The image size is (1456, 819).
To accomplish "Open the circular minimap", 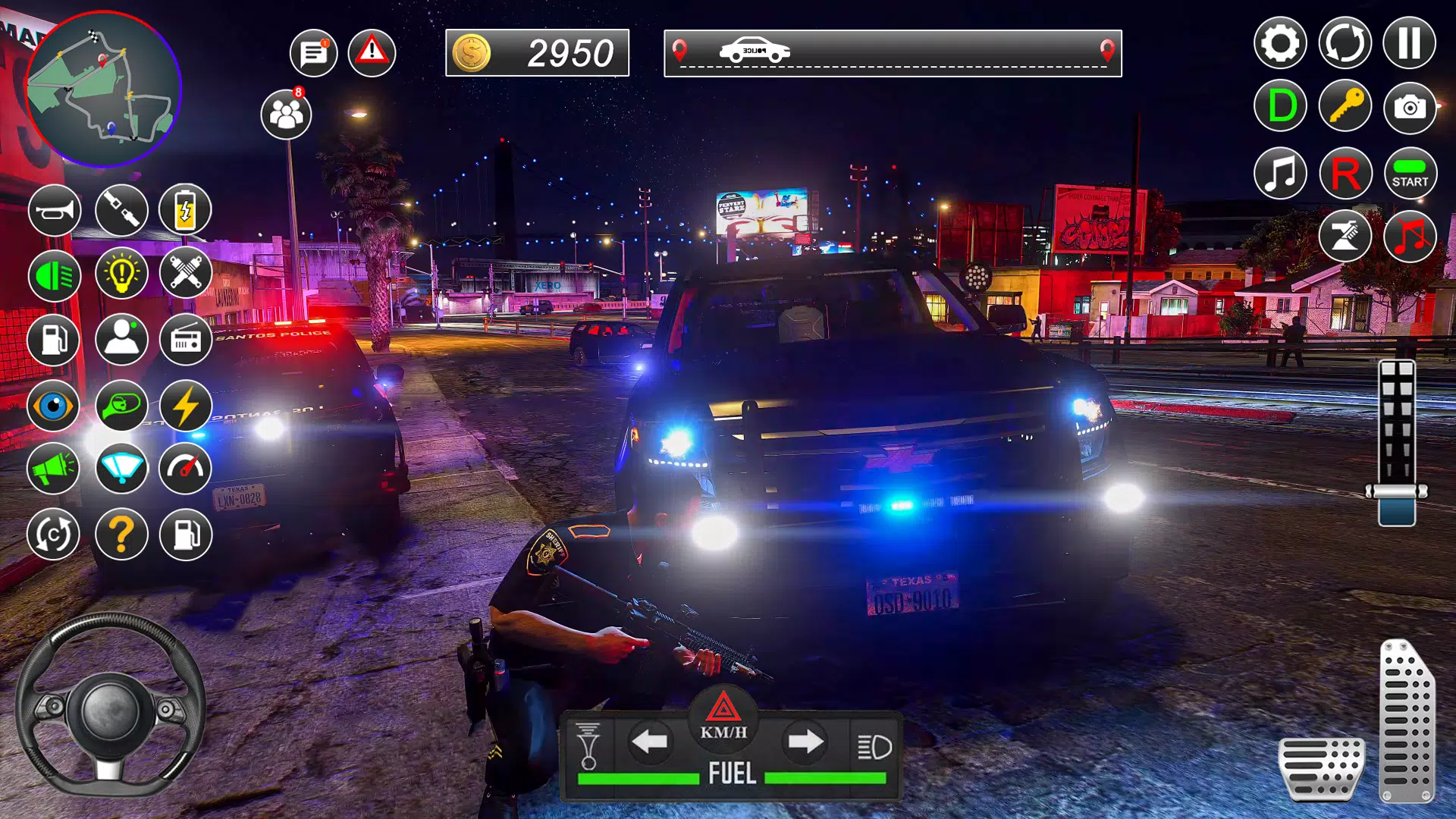I will (102, 89).
